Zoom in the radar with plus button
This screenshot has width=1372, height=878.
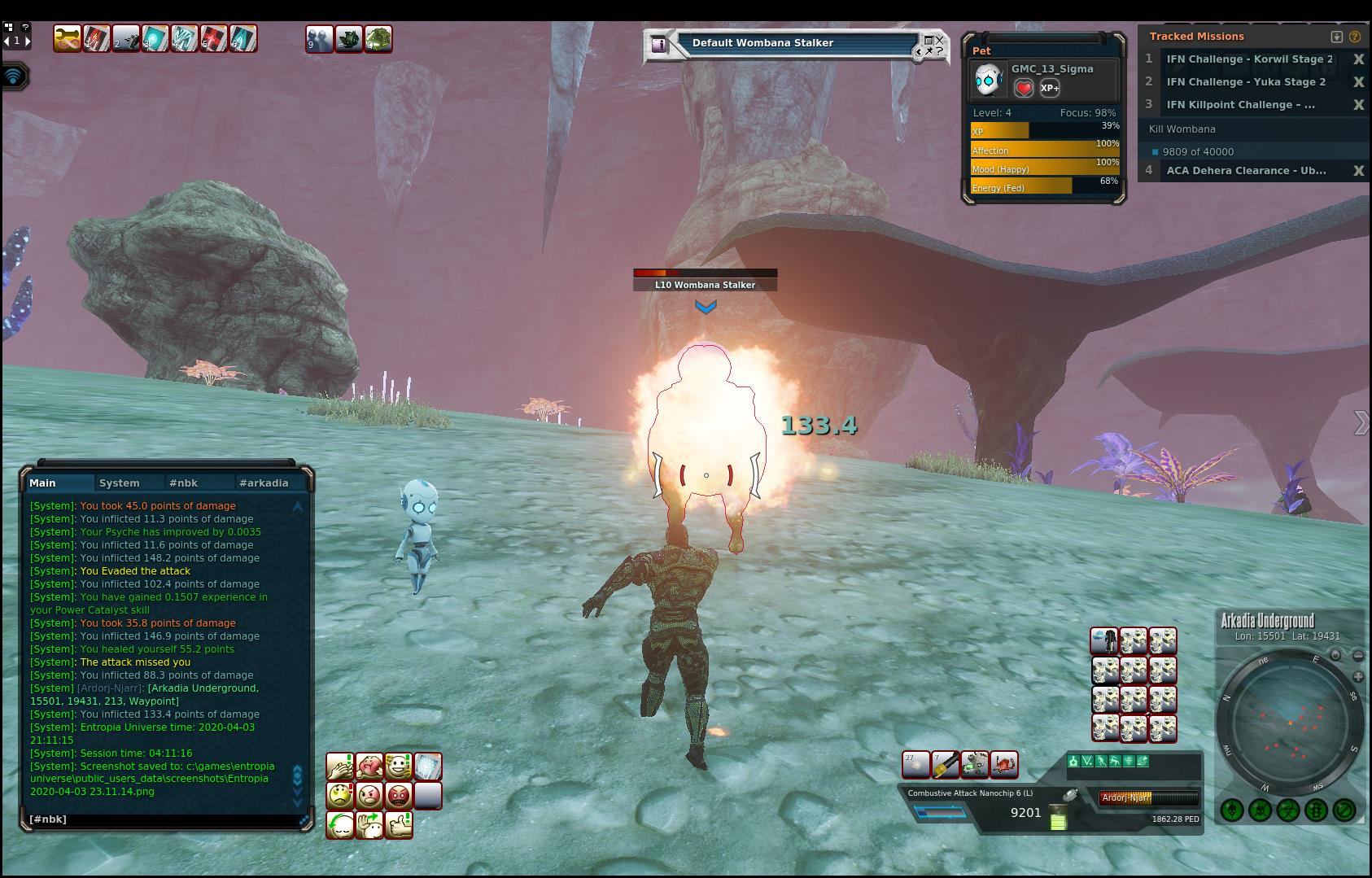(x=1358, y=677)
